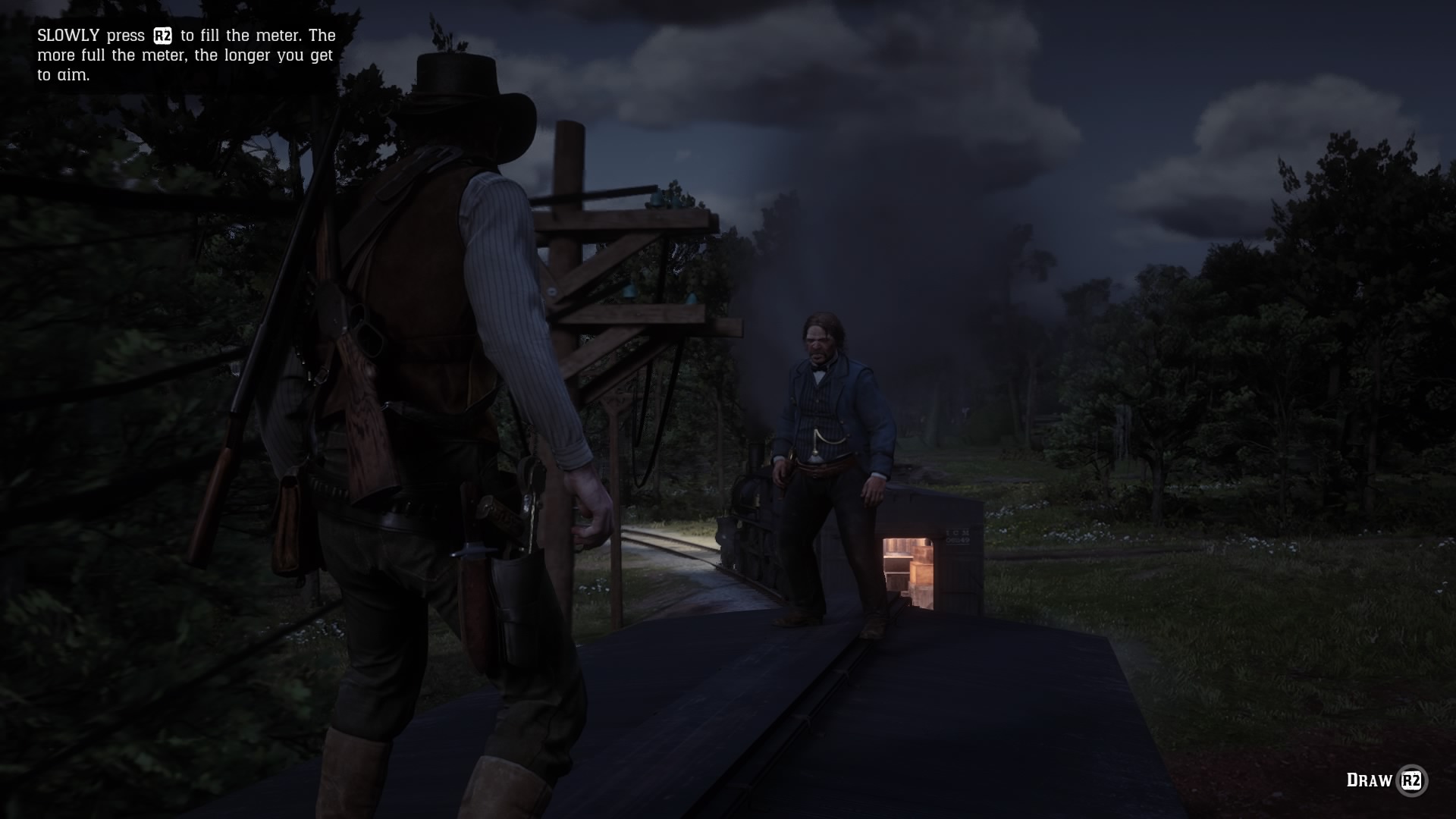Click the R2 button icon in tutorial text
Image resolution: width=1456 pixels, height=819 pixels.
point(162,35)
